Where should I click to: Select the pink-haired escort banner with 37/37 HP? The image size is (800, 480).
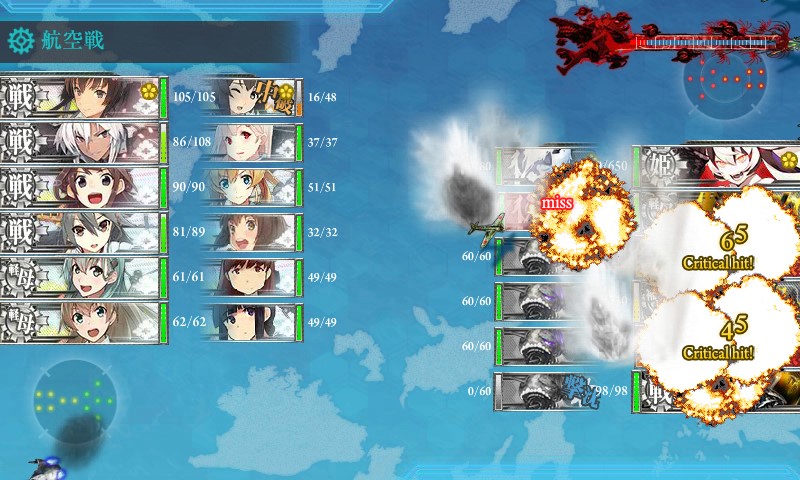250,142
